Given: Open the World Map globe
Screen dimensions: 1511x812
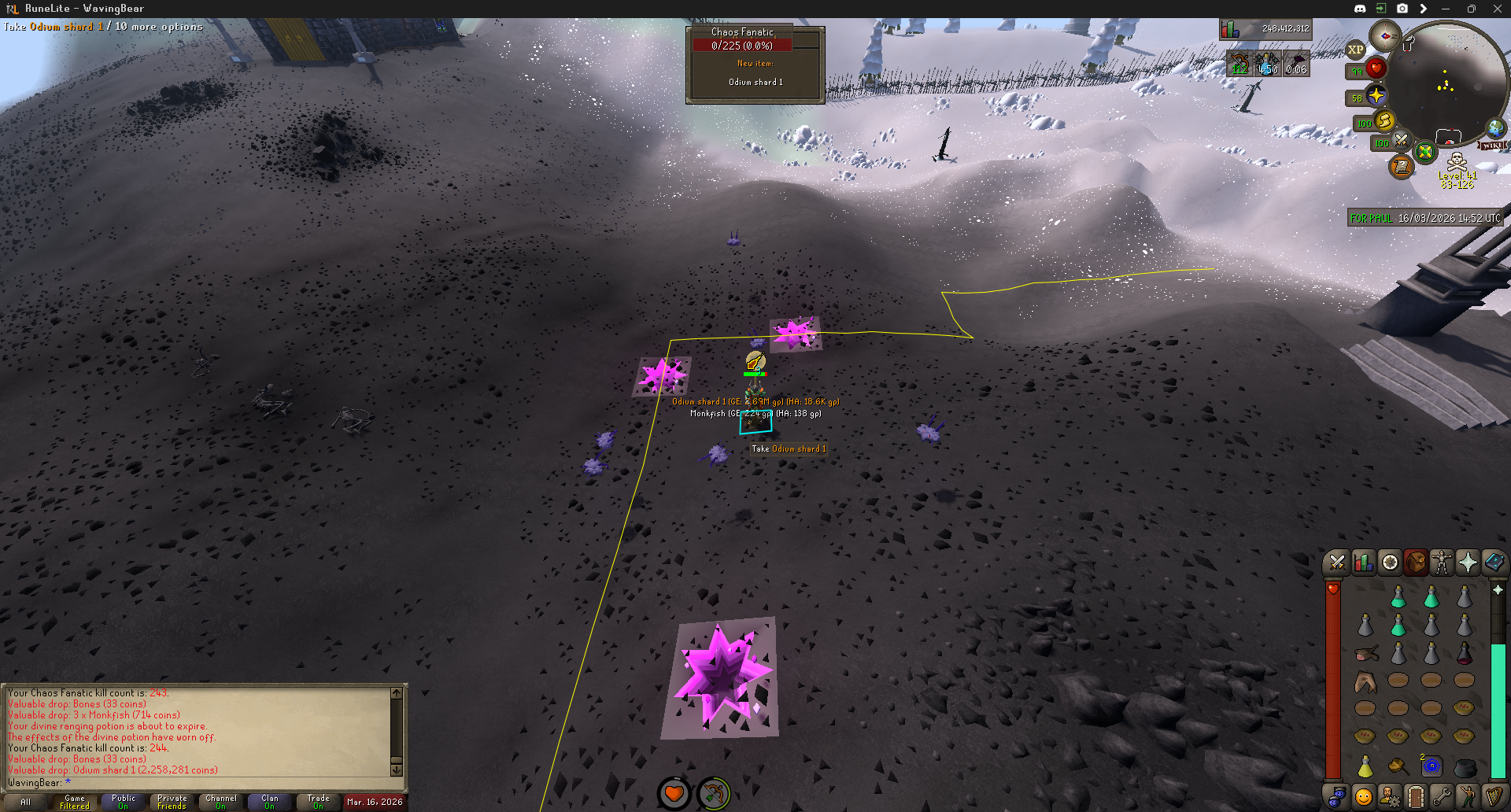Looking at the screenshot, I should [1496, 127].
